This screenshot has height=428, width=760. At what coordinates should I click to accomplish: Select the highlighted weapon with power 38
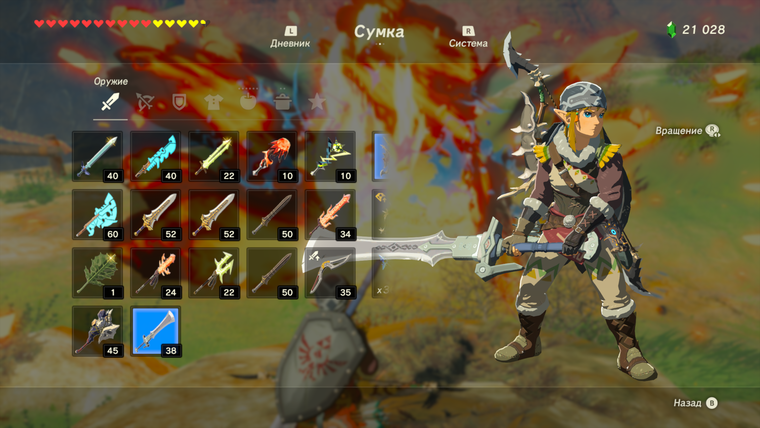[x=156, y=331]
